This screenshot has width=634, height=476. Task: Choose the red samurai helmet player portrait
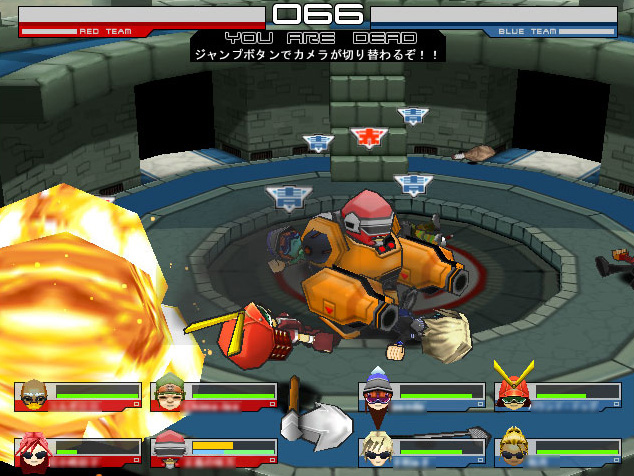(512, 390)
